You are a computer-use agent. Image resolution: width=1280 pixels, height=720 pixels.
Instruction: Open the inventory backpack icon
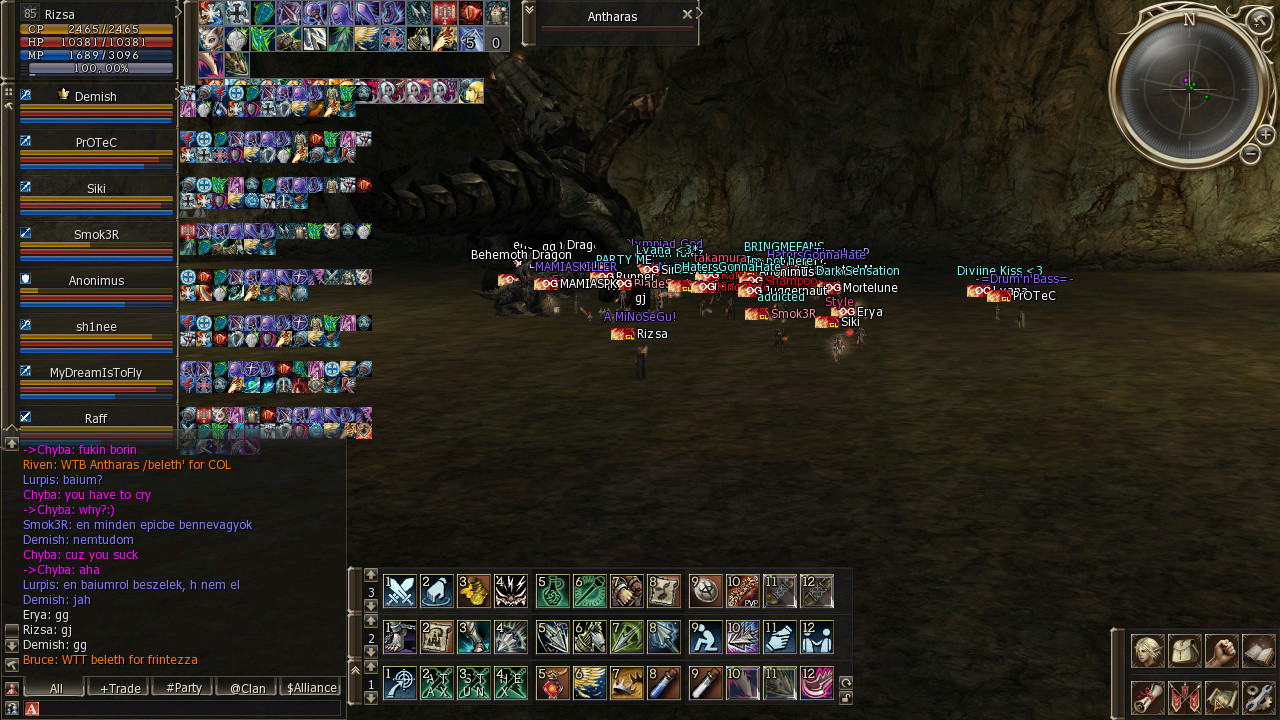pos(1185,651)
